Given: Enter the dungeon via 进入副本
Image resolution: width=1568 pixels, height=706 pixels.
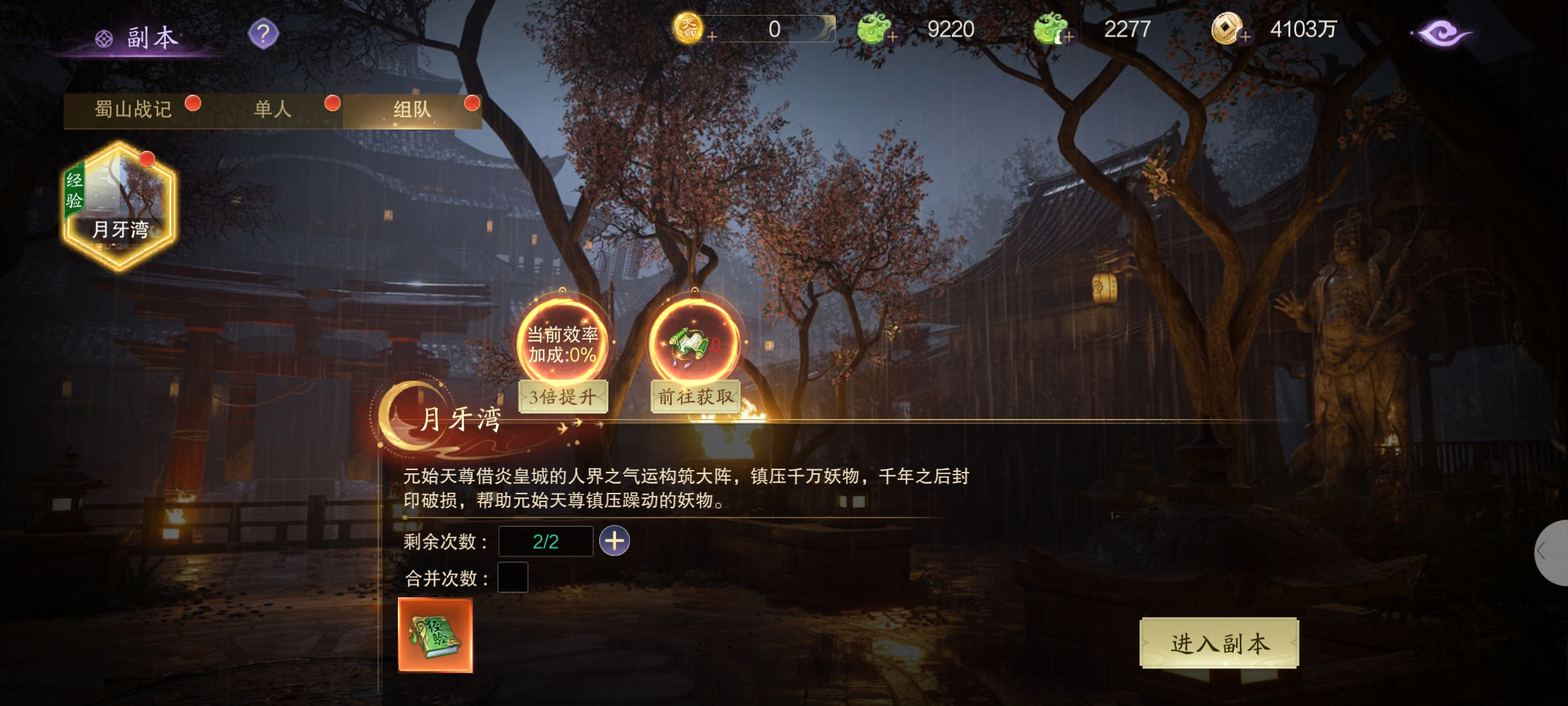Looking at the screenshot, I should (x=1219, y=643).
